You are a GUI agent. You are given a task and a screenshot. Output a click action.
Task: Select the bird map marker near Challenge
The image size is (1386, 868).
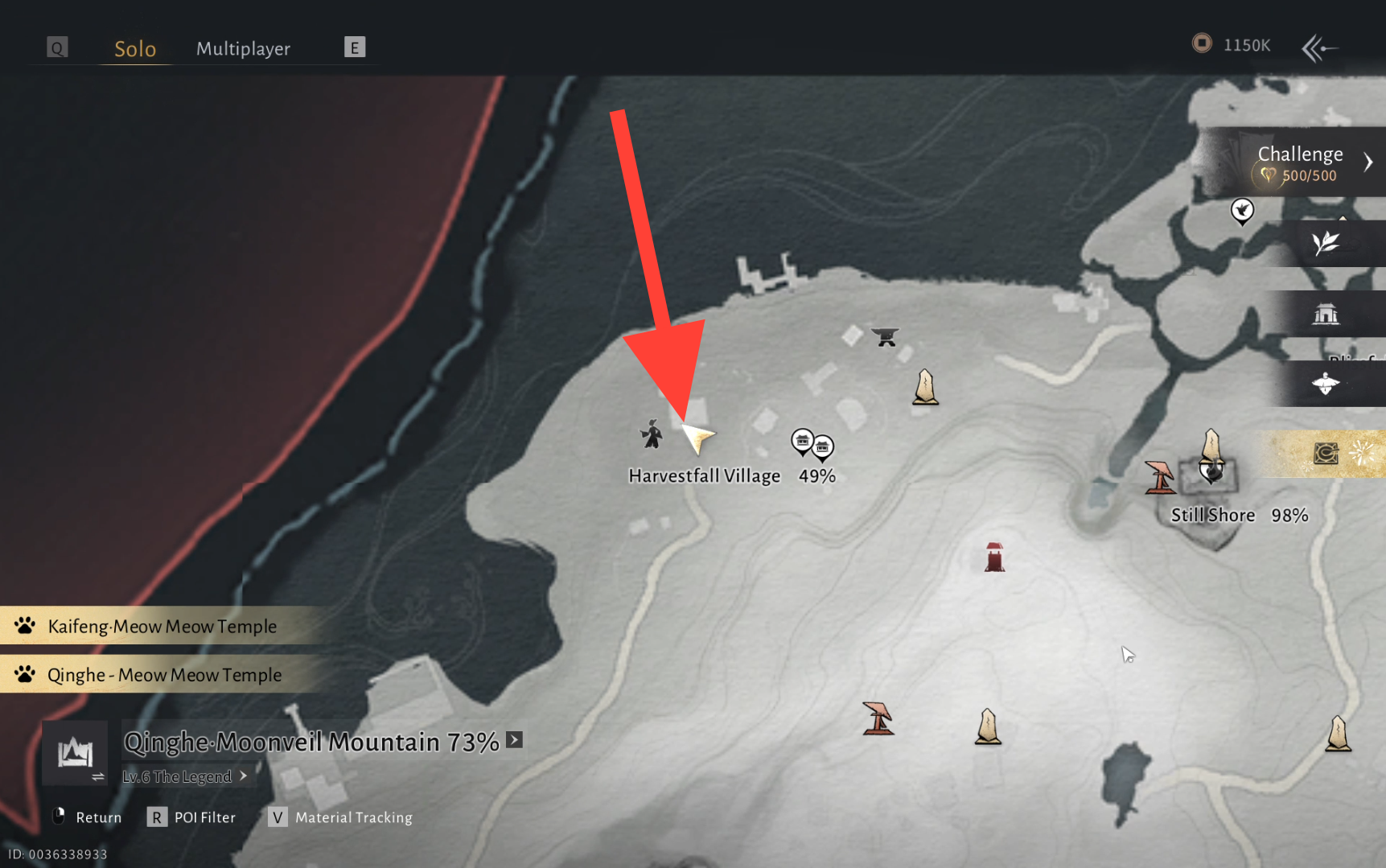click(1242, 211)
